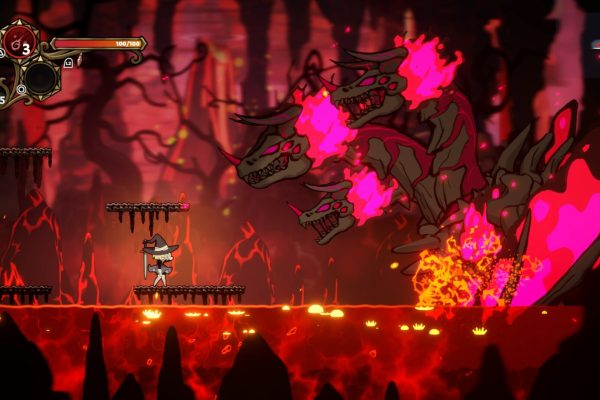Select the small feather item icon
600x400 pixels.
pyautogui.click(x=80, y=60)
